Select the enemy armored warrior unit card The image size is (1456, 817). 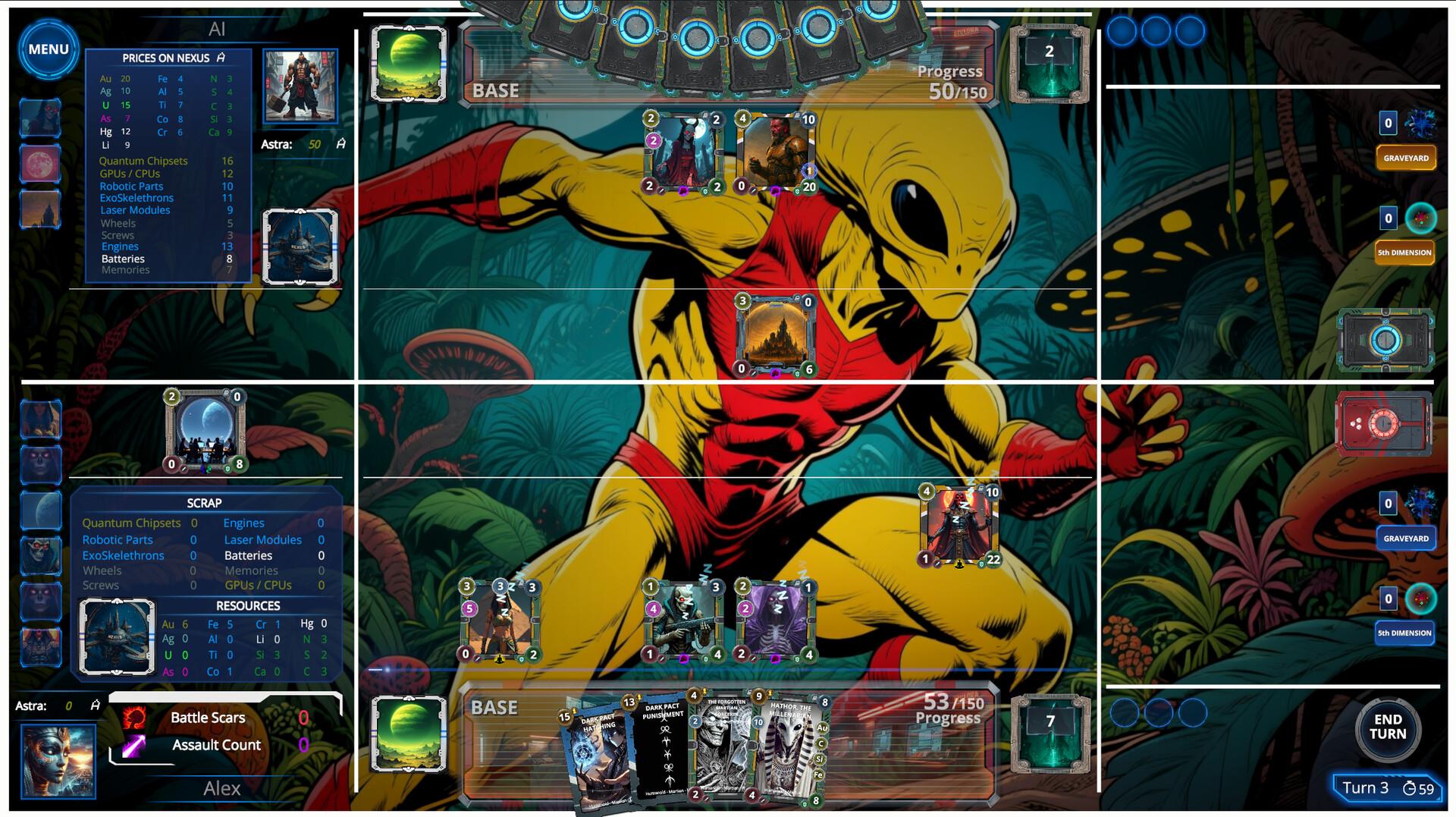(775, 152)
